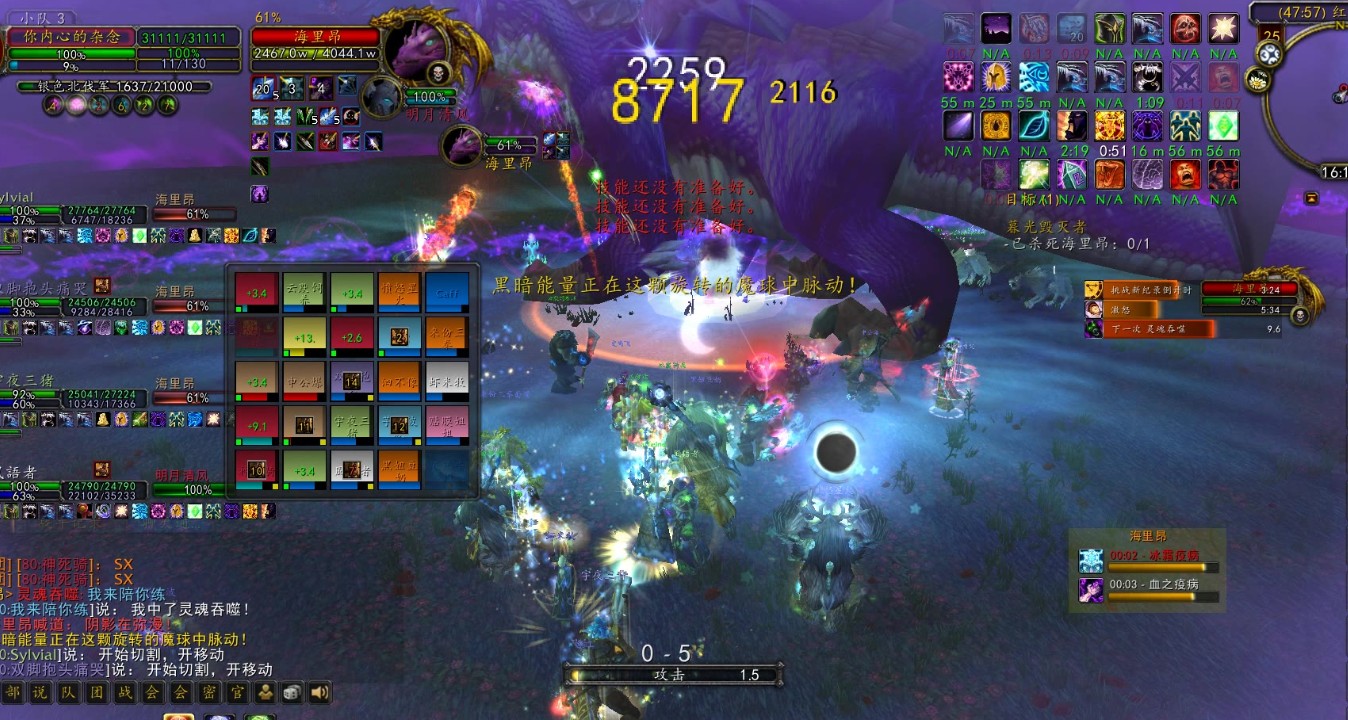Toggle the speaker sound button

tap(319, 692)
